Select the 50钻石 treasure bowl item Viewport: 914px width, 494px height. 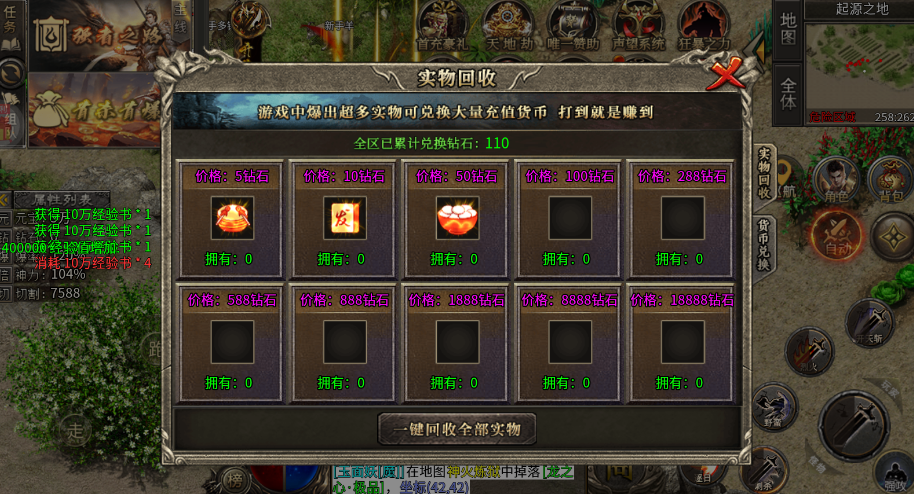pyautogui.click(x=457, y=217)
